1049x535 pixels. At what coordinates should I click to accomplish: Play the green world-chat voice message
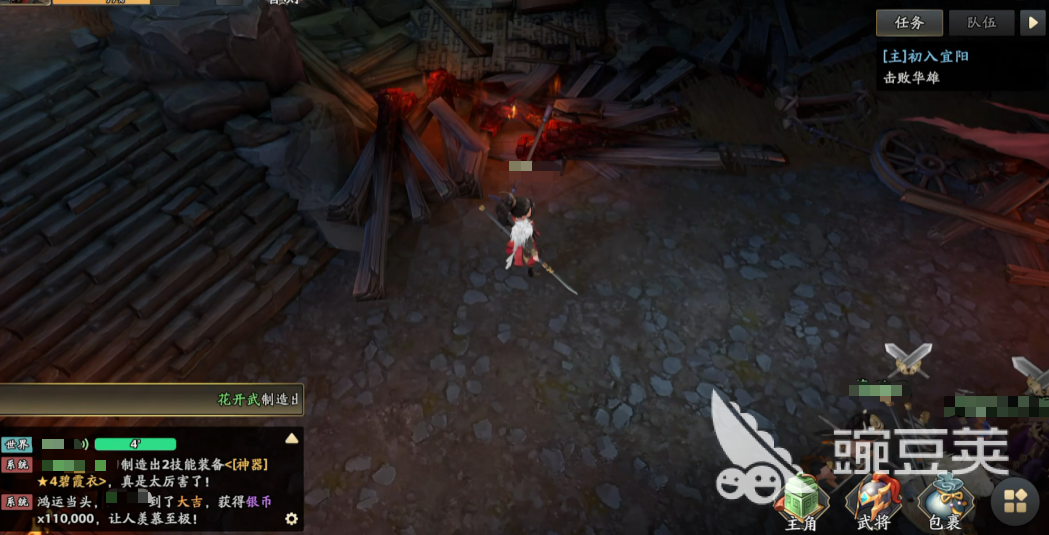[x=135, y=444]
